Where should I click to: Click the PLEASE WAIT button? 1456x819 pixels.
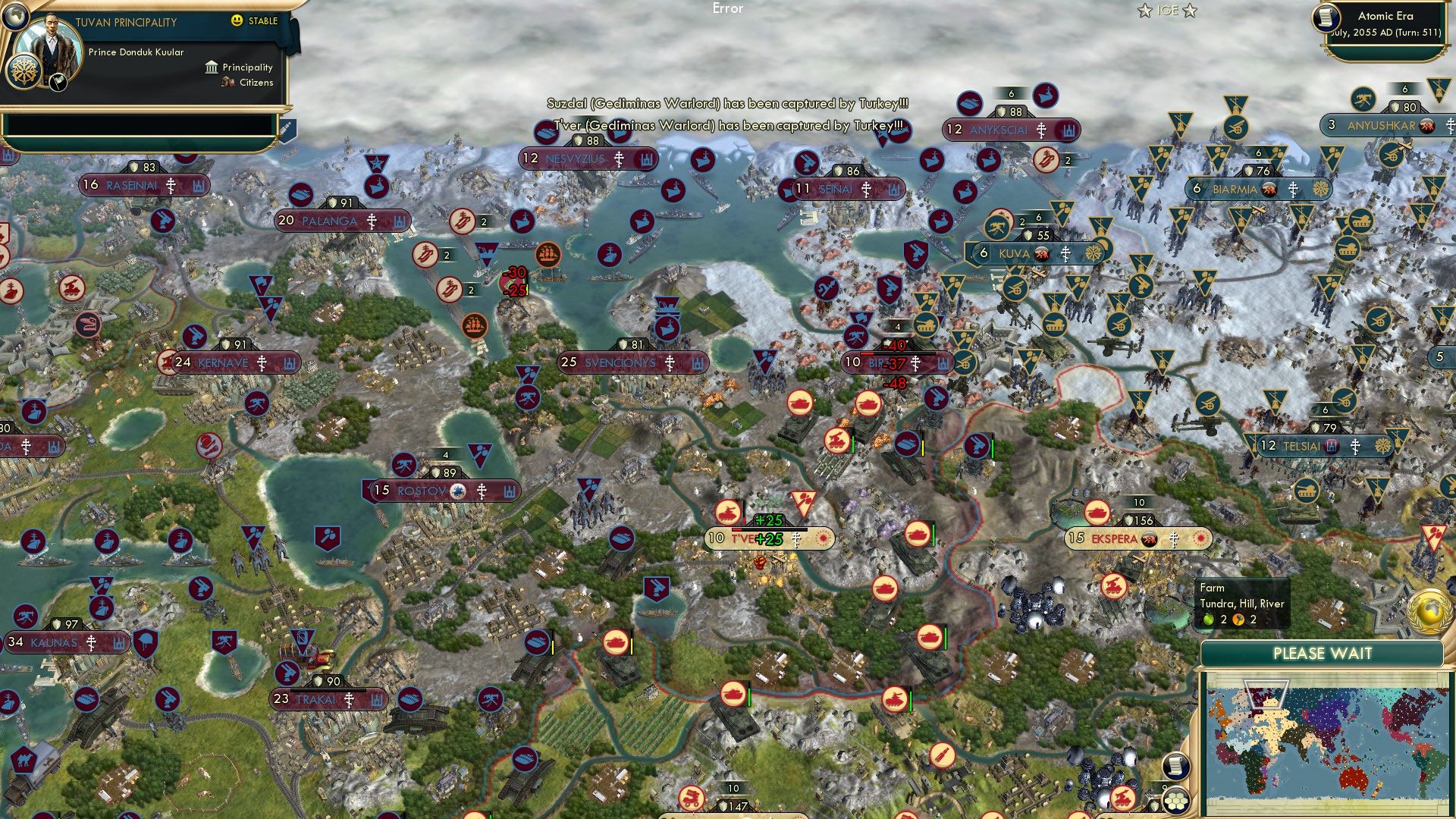coord(1323,653)
